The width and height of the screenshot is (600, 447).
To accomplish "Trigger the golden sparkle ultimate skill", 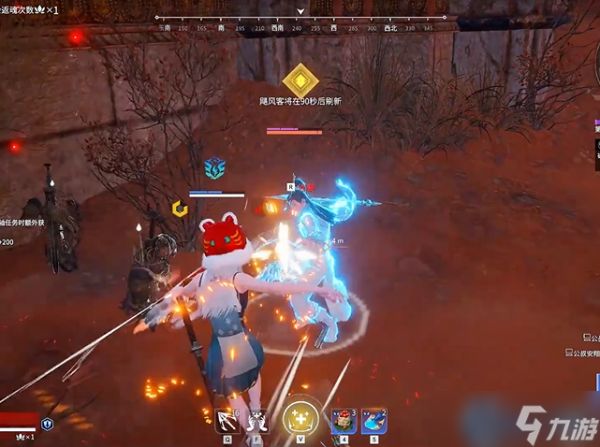I will pyautogui.click(x=299, y=418).
